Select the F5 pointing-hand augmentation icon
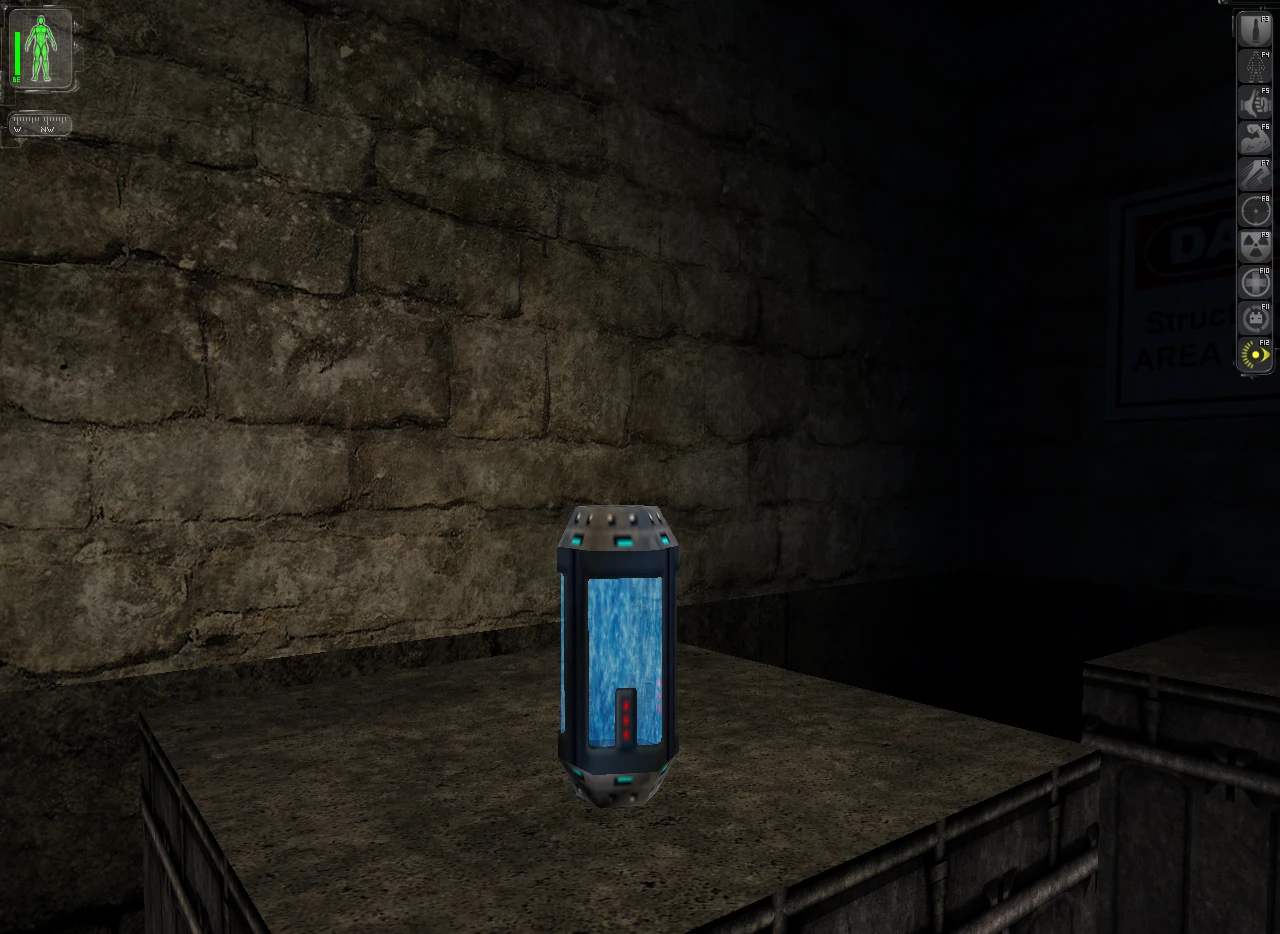The height and width of the screenshot is (934, 1280). (1255, 101)
